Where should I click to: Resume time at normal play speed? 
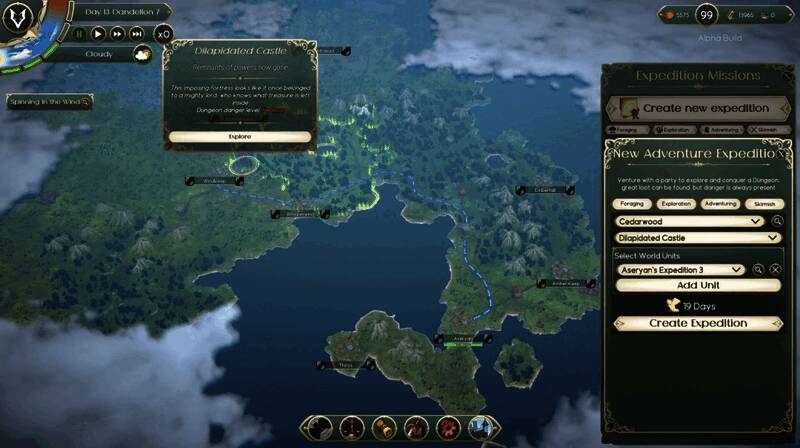pyautogui.click(x=98, y=33)
